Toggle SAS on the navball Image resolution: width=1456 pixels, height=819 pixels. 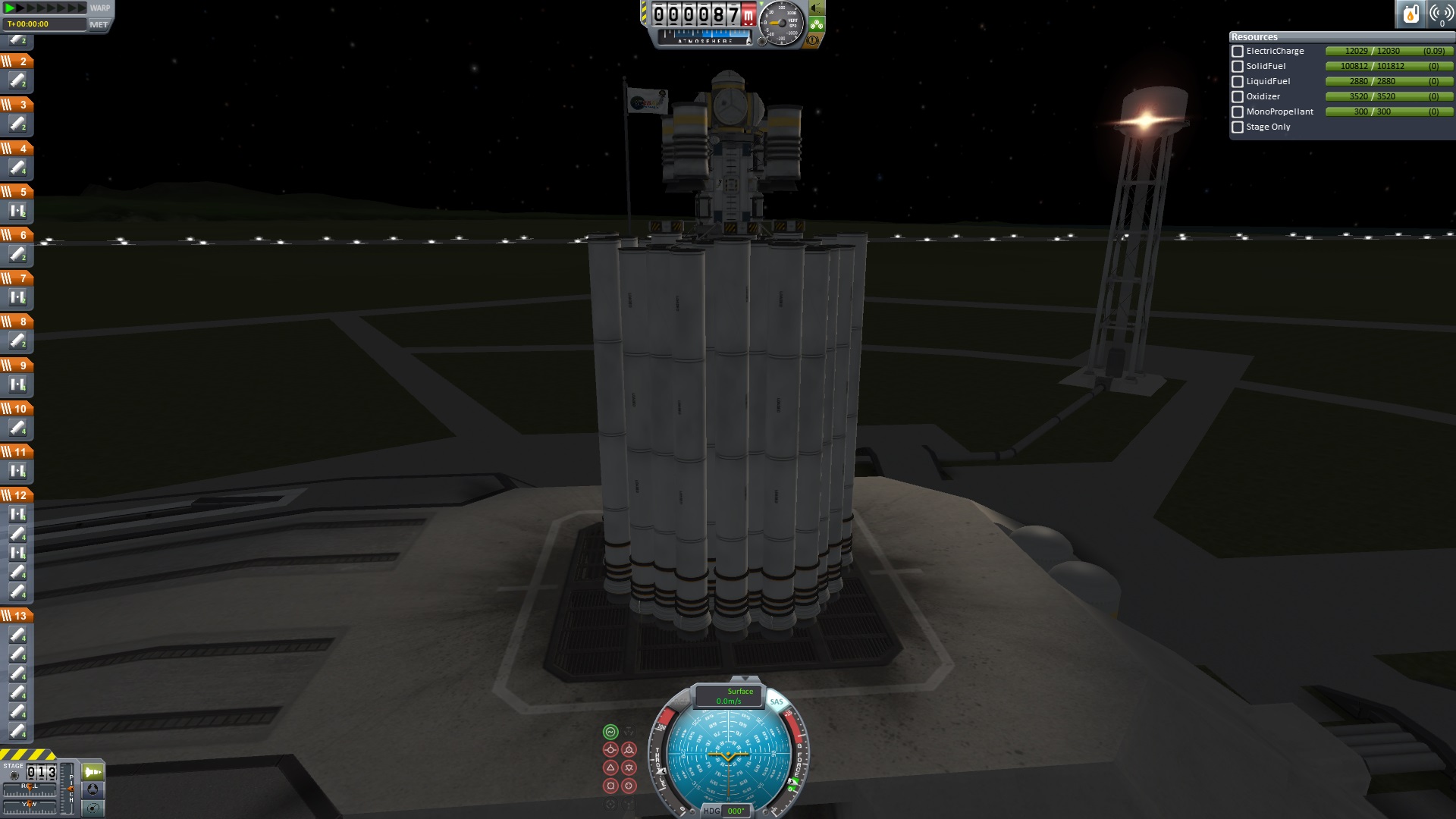(x=777, y=701)
